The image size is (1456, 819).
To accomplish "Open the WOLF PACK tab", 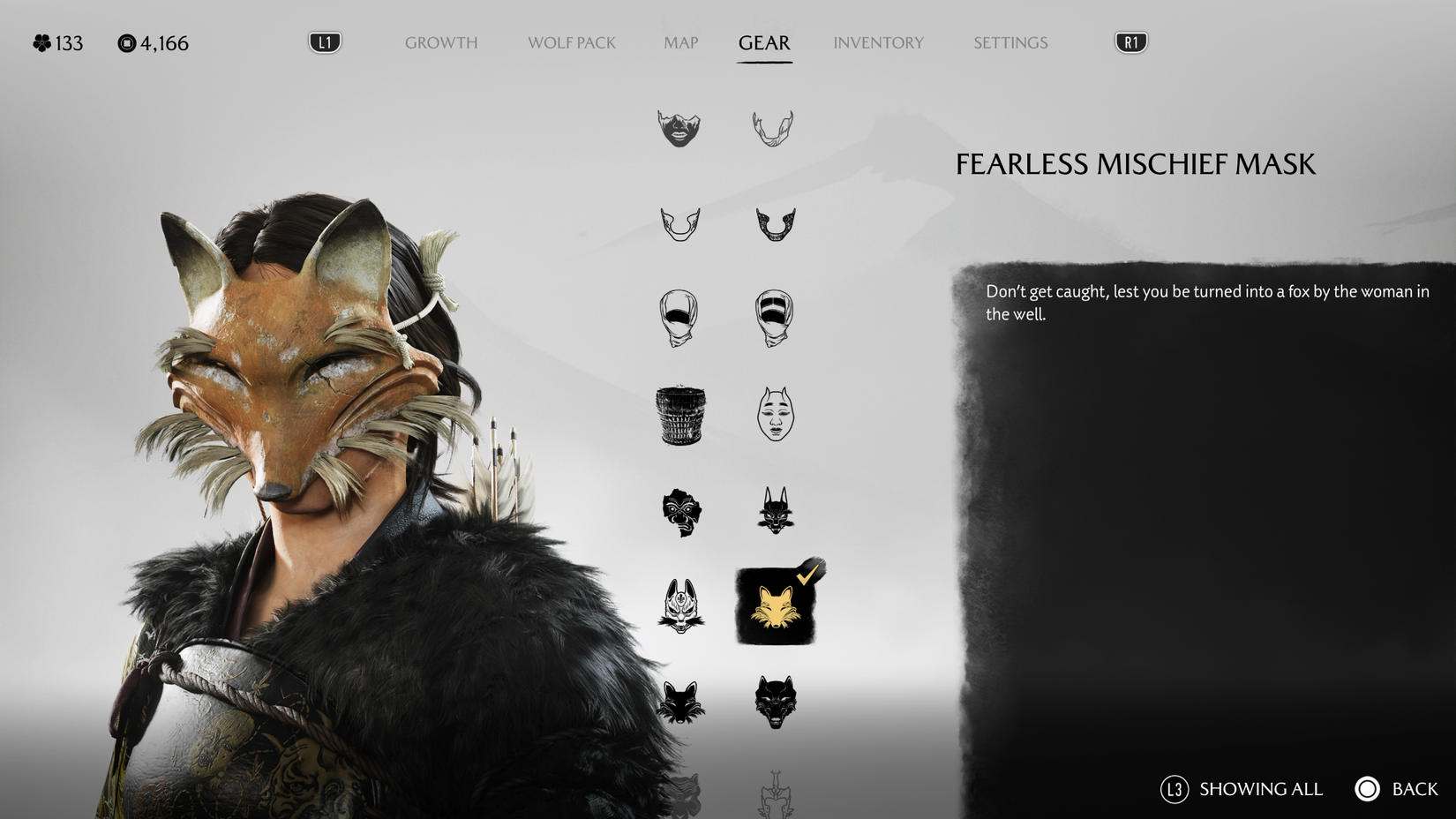I will (x=571, y=42).
